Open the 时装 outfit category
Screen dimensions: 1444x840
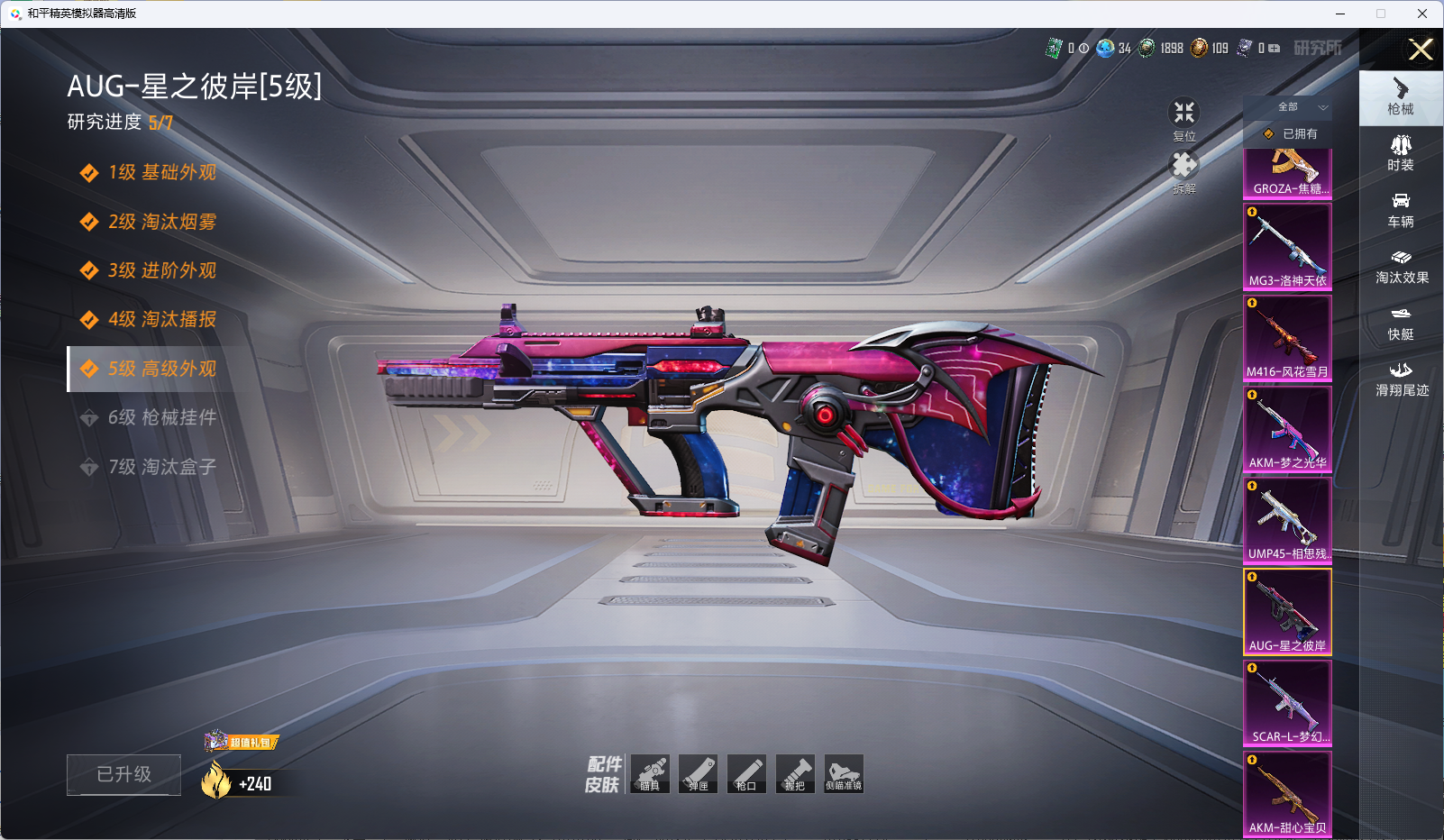tap(1400, 153)
